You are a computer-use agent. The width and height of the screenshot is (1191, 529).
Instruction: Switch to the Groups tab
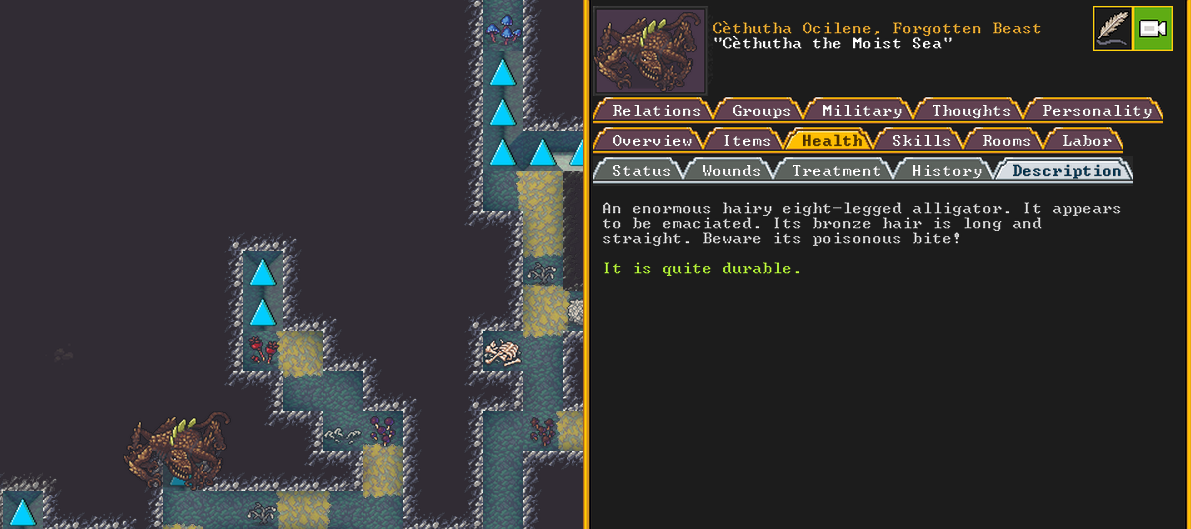tap(761, 111)
